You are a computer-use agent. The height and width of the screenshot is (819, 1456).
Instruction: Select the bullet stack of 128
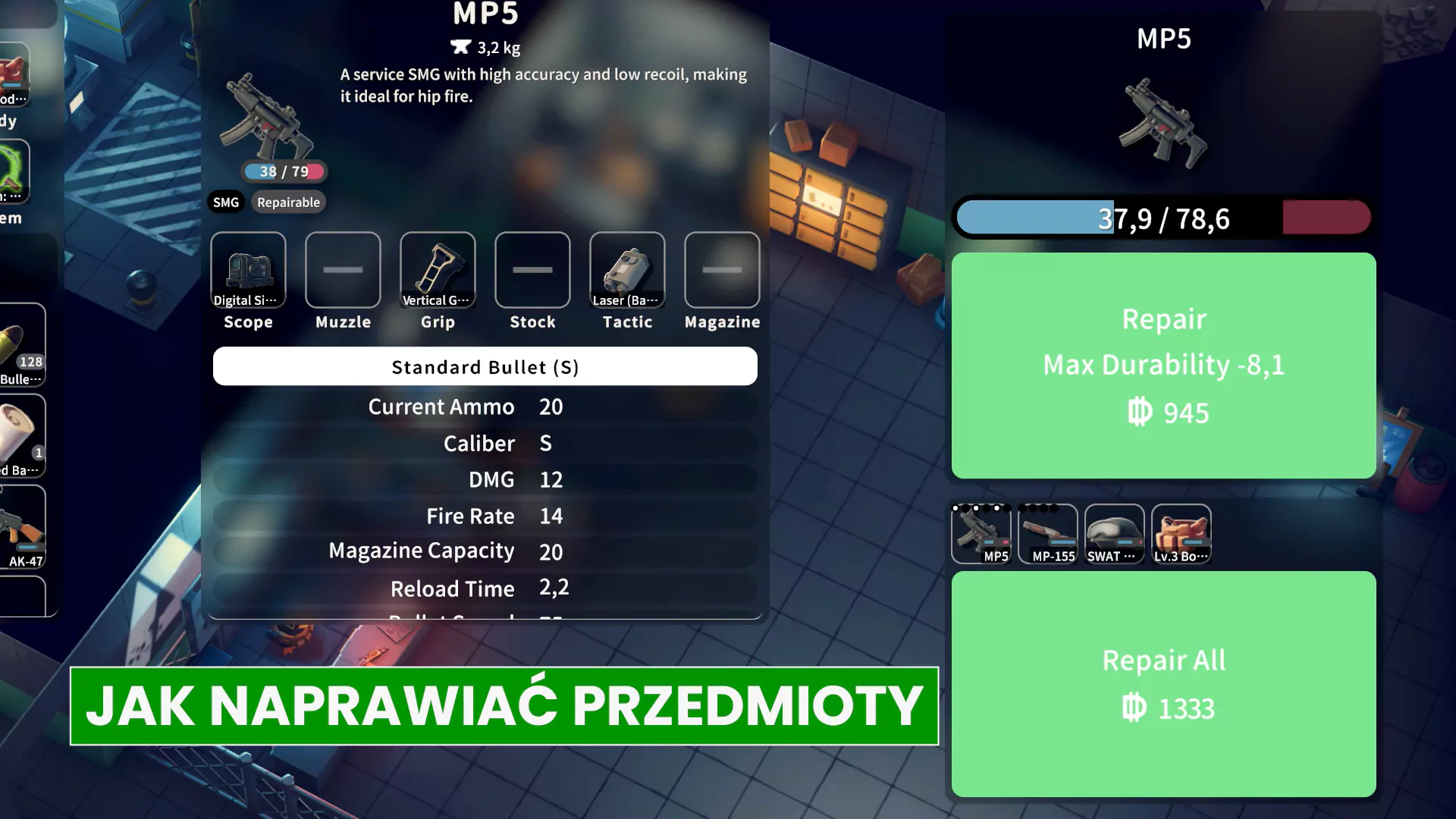[x=23, y=346]
